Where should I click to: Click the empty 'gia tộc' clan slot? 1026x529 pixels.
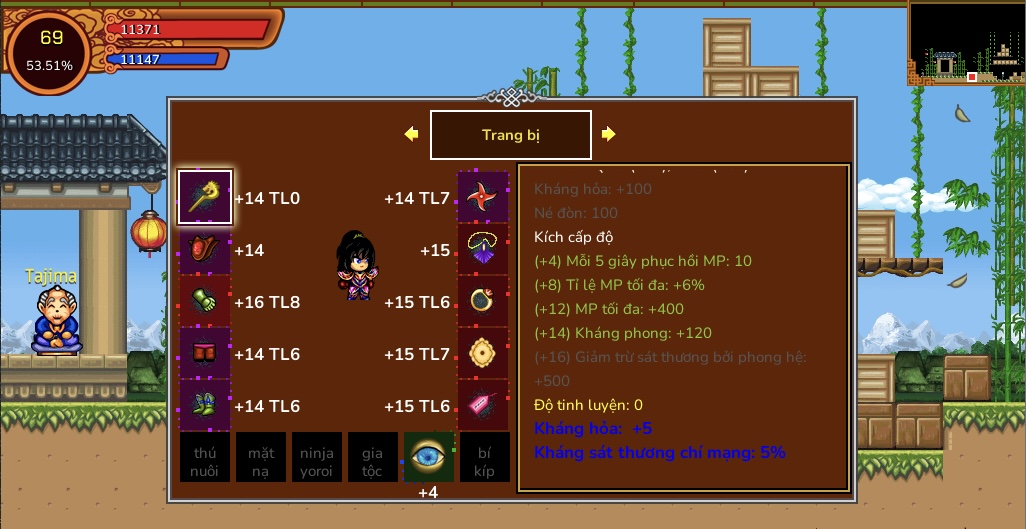[373, 457]
